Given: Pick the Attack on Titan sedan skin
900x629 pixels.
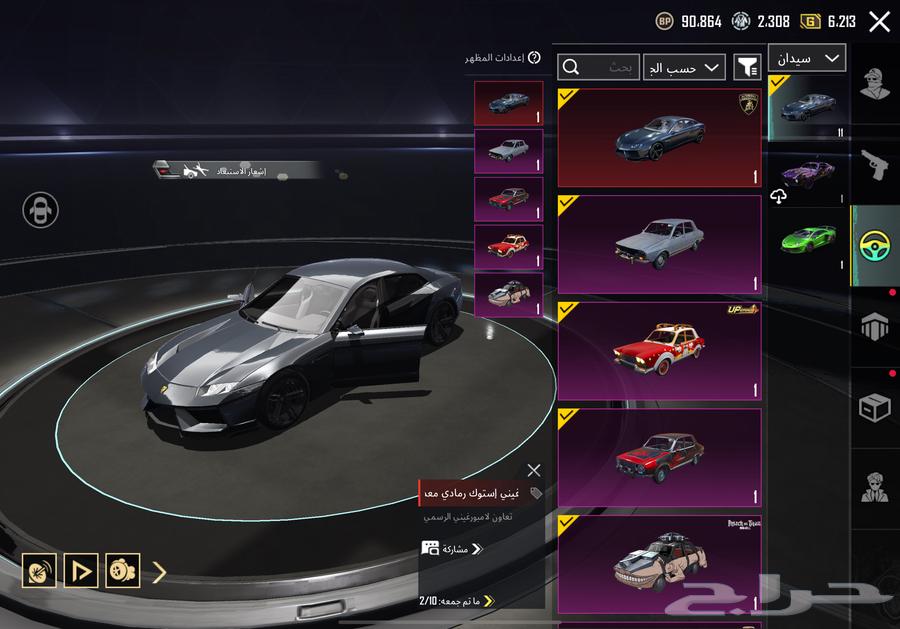Looking at the screenshot, I should (x=659, y=564).
